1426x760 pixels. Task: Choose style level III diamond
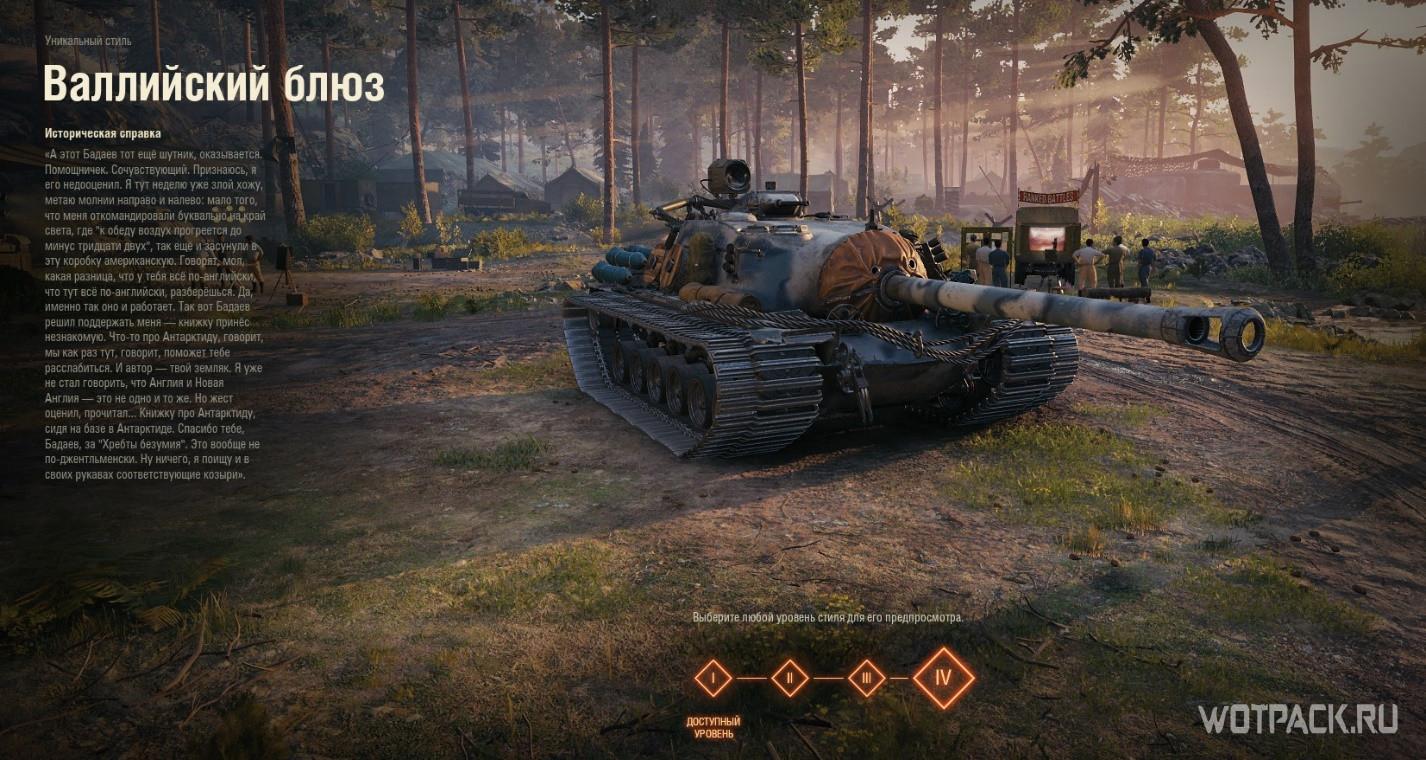coord(866,678)
